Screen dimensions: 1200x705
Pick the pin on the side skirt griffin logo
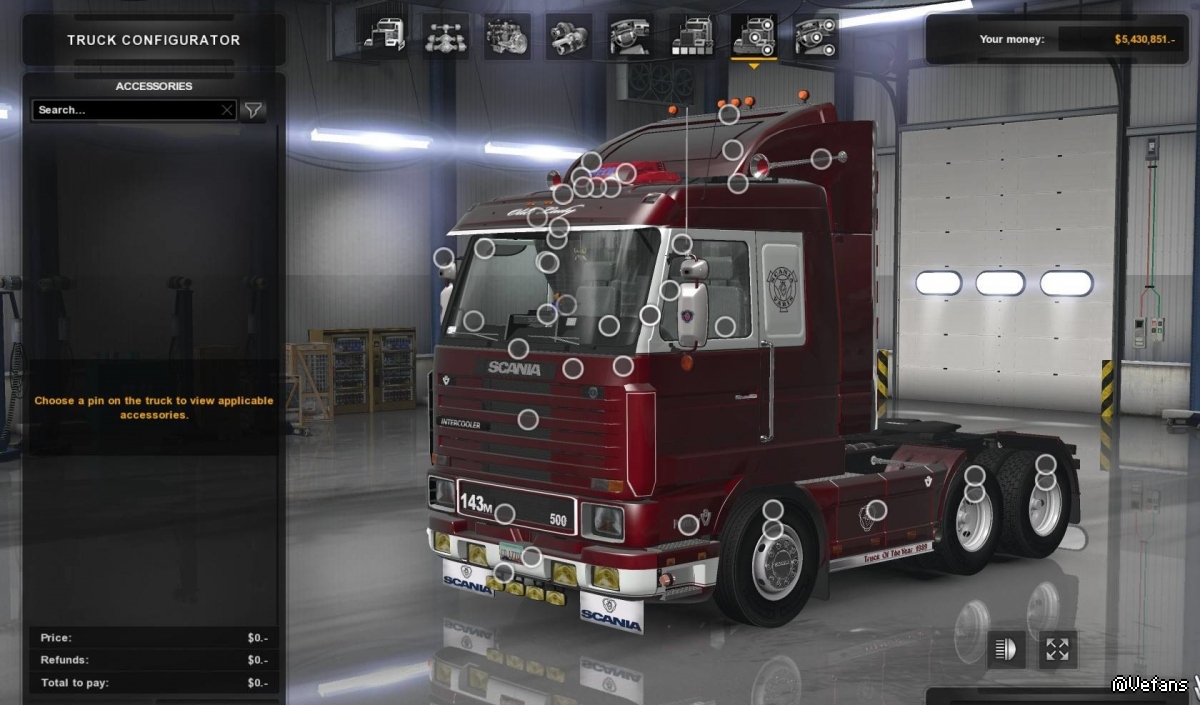[876, 511]
